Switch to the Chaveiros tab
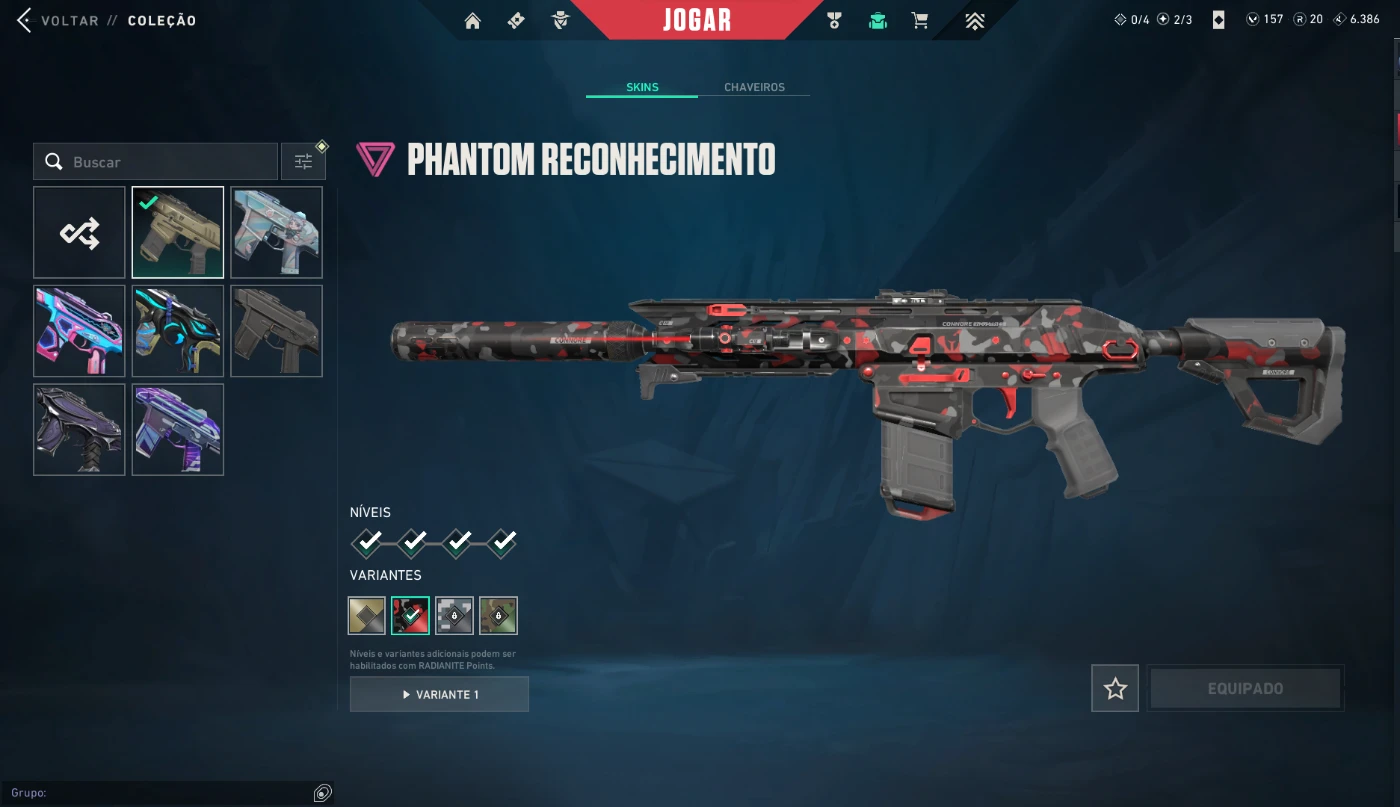This screenshot has height=807, width=1400. pos(754,87)
